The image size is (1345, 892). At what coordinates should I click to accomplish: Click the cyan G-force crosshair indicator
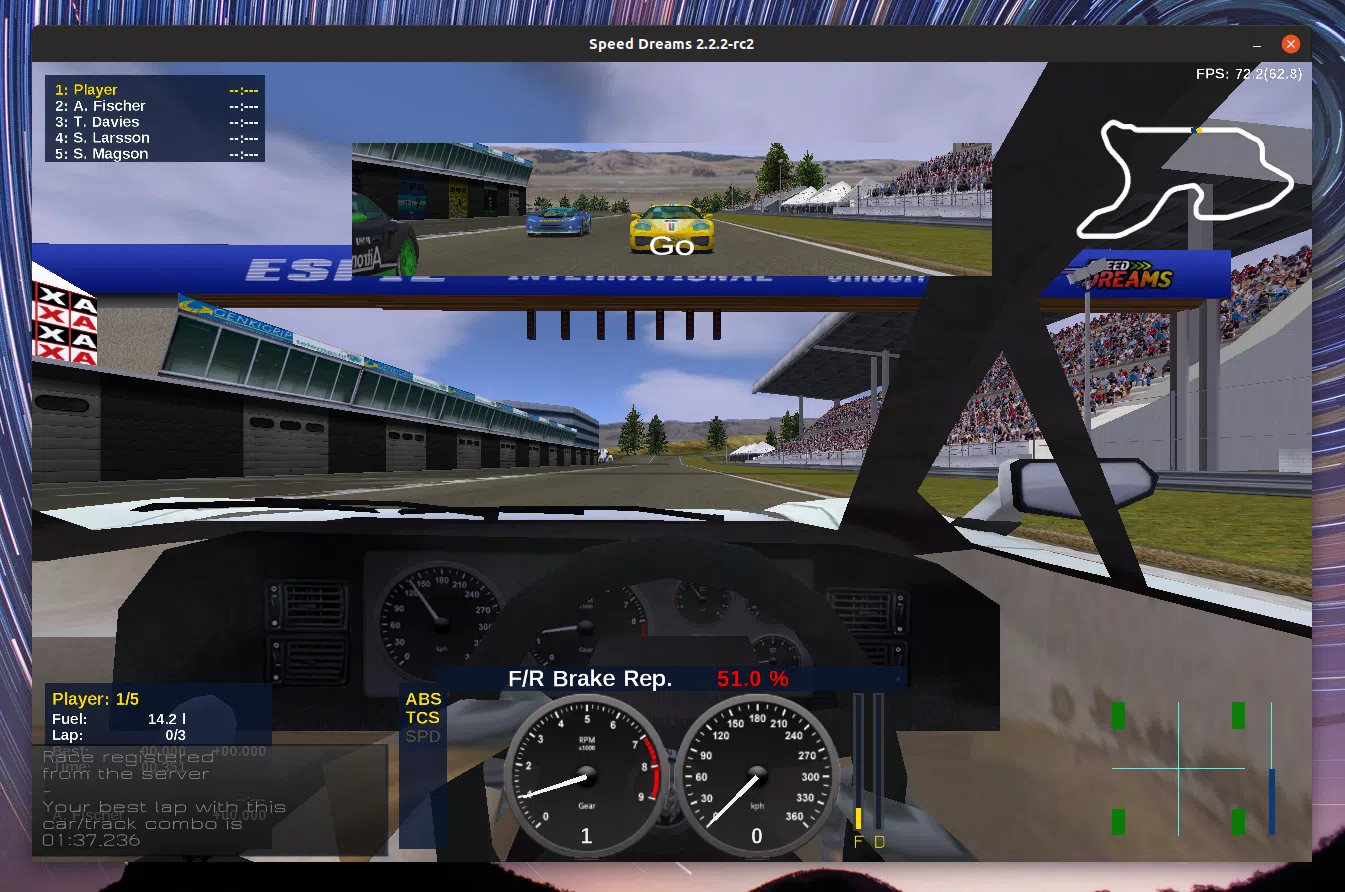[x=1180, y=770]
